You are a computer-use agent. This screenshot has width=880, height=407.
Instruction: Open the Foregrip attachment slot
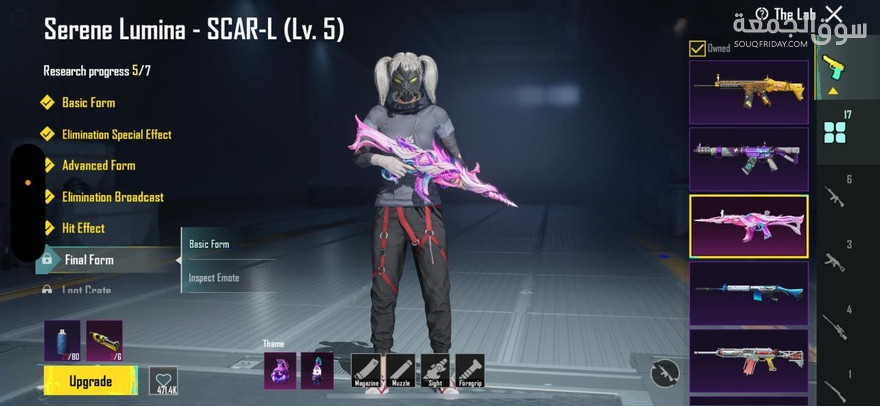(469, 370)
